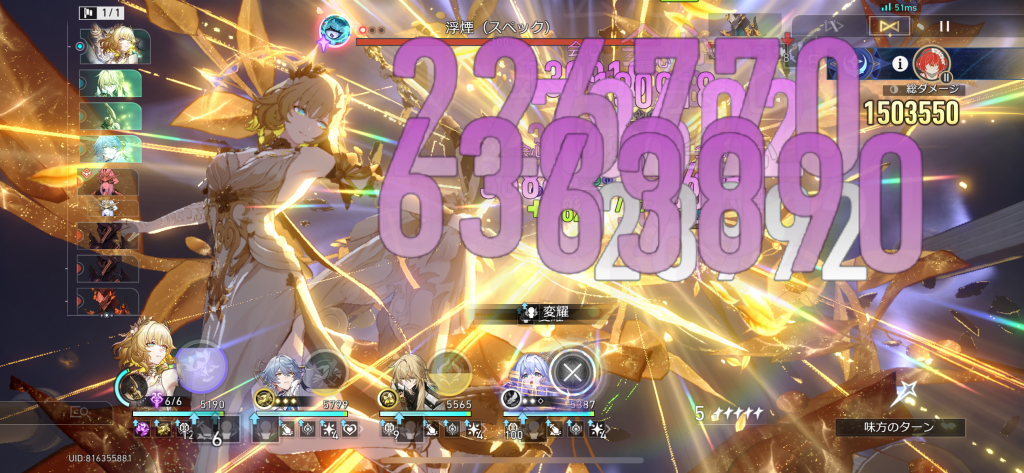
Task: Pause the battle
Action: coord(945,27)
